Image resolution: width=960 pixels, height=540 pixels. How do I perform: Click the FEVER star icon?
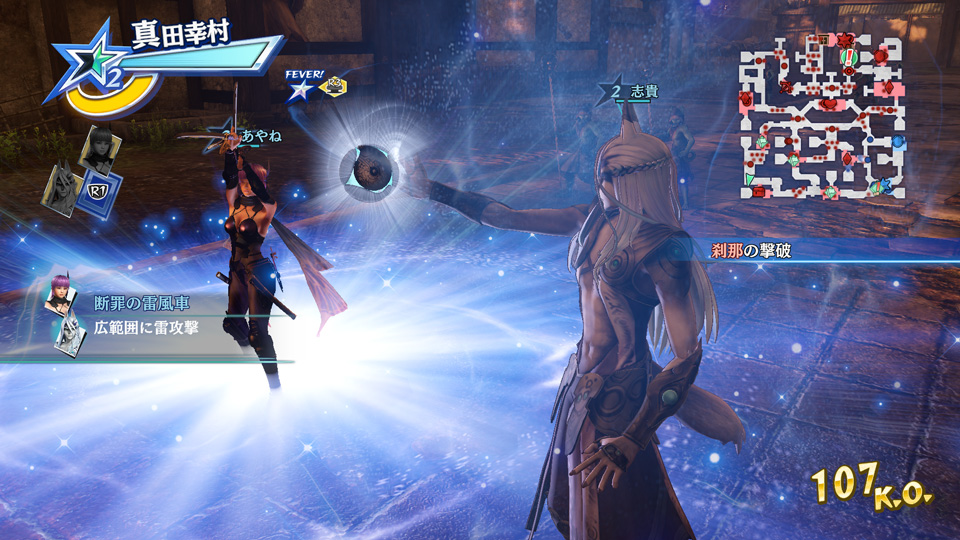299,91
